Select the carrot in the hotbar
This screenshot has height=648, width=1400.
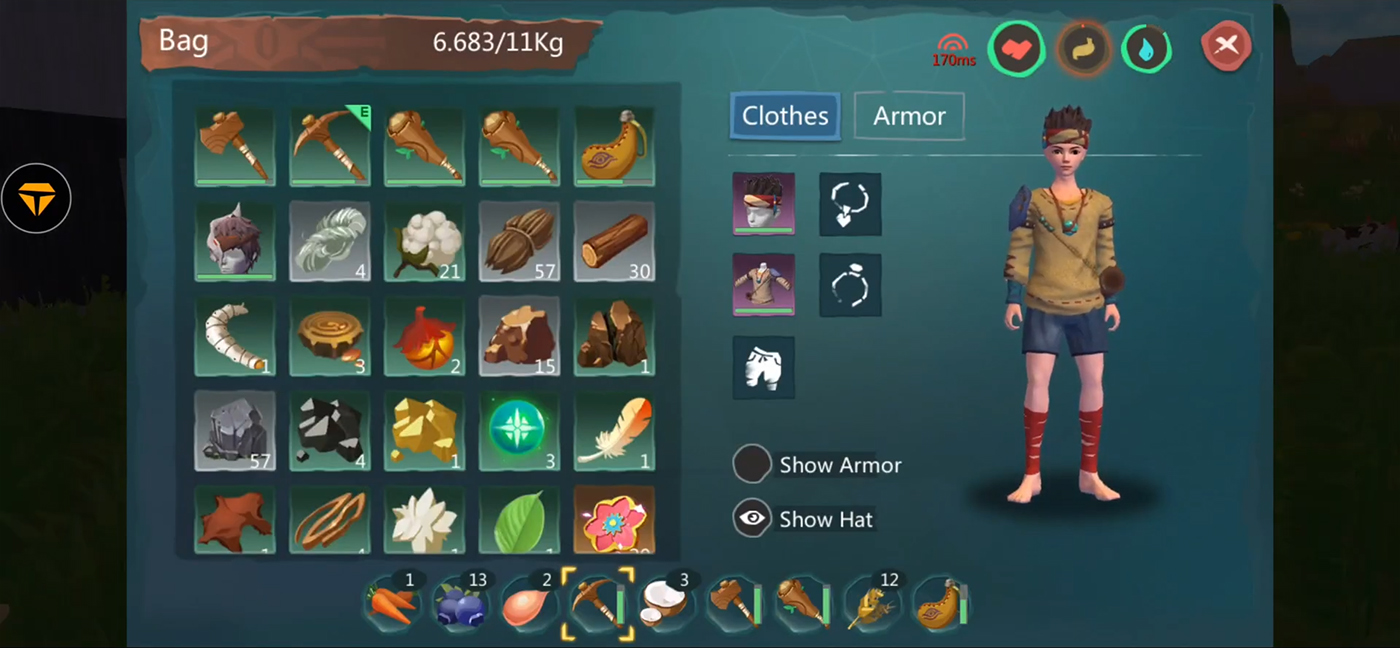[x=391, y=604]
